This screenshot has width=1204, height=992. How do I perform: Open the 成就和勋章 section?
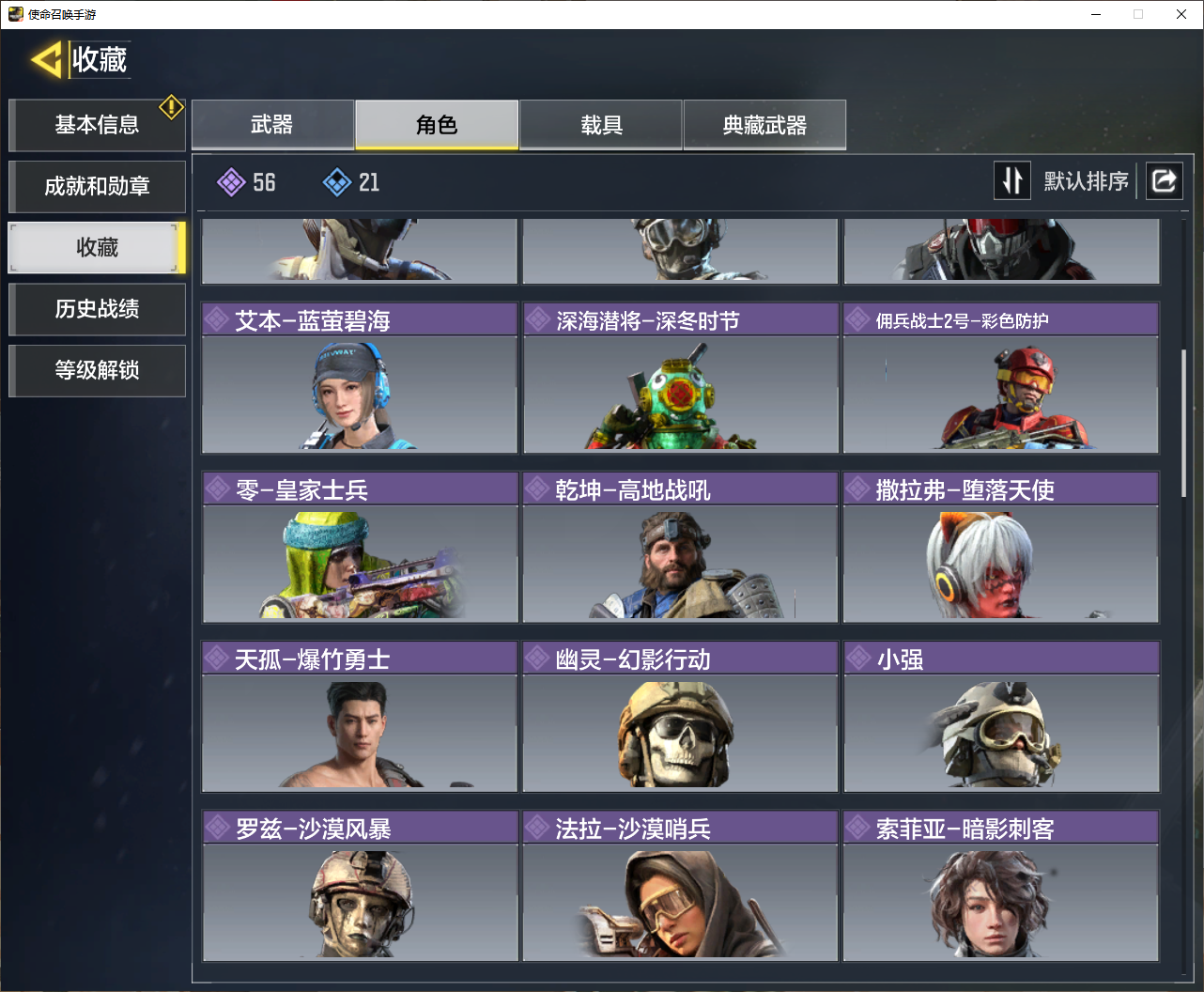click(x=97, y=186)
